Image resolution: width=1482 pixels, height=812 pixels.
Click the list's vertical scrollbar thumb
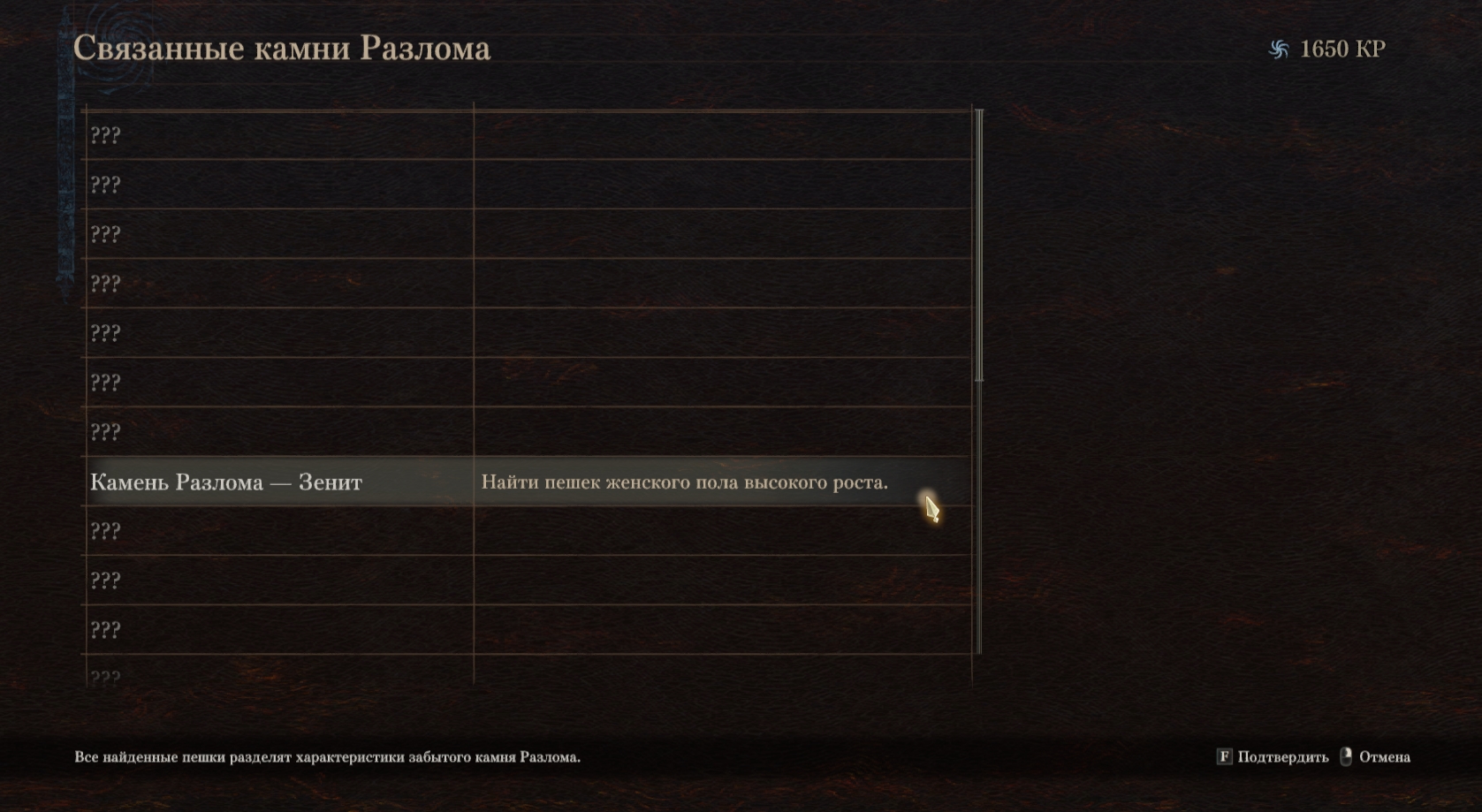pos(978,246)
